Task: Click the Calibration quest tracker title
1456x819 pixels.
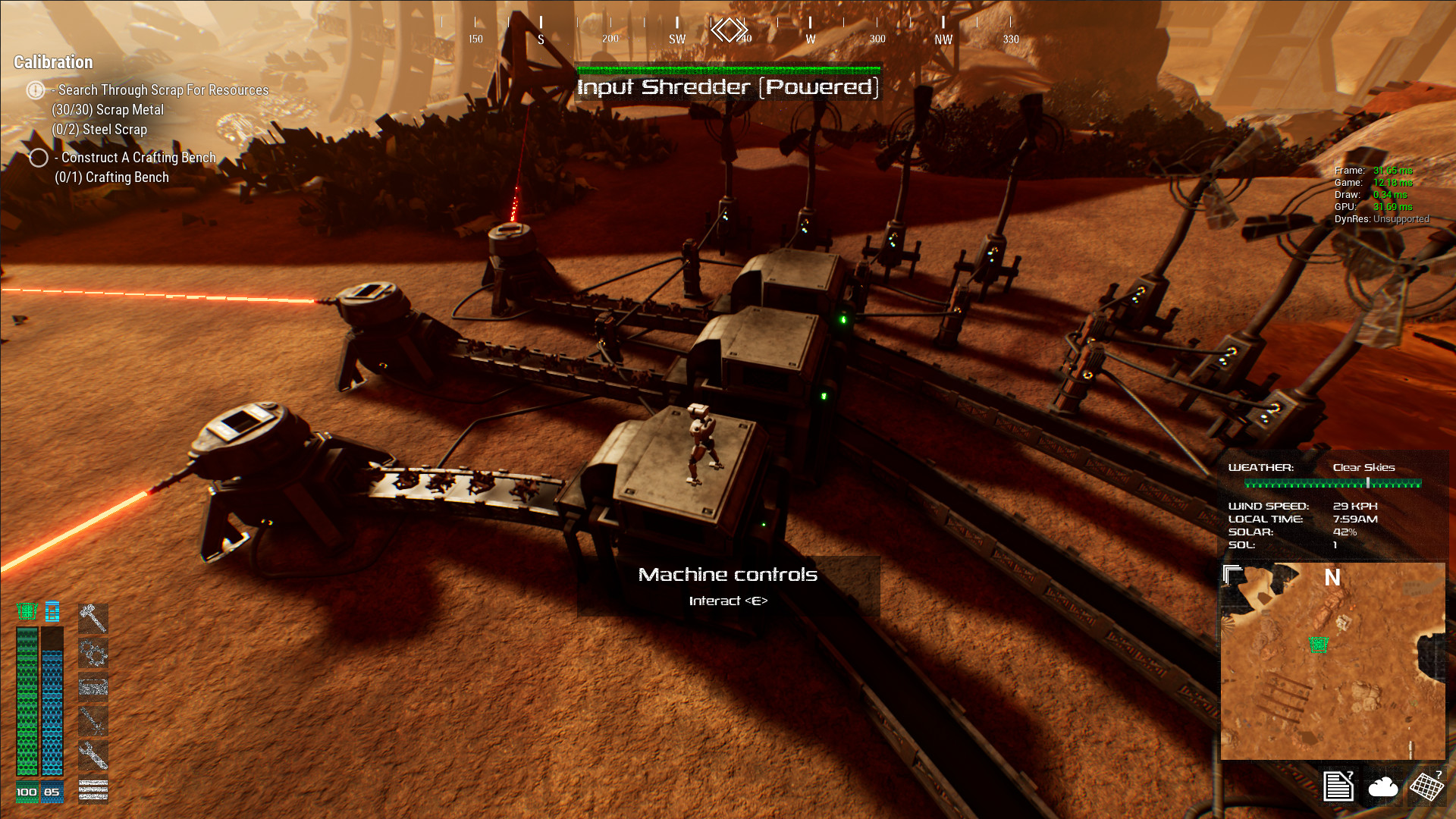Action: (53, 62)
